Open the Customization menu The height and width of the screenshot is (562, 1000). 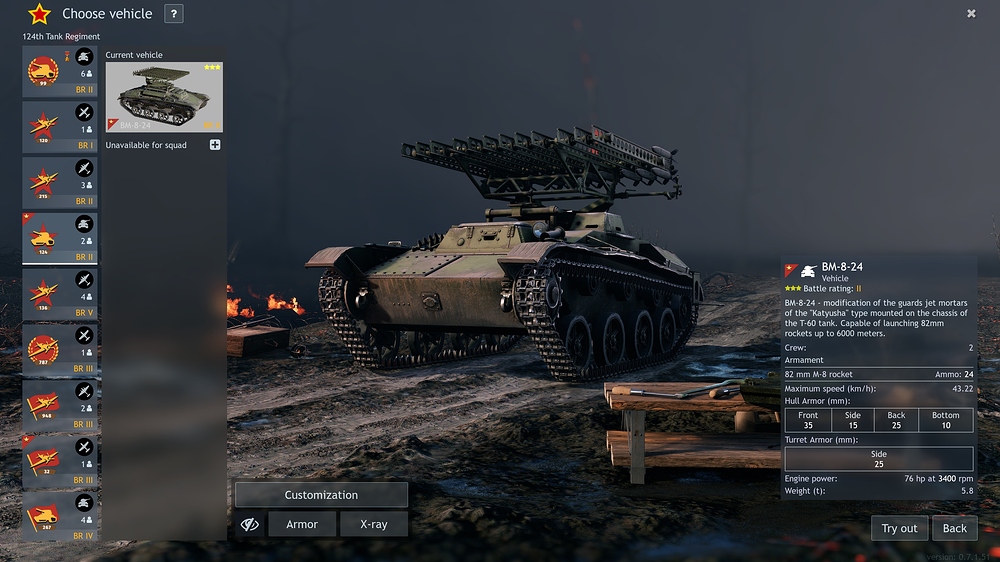[321, 495]
